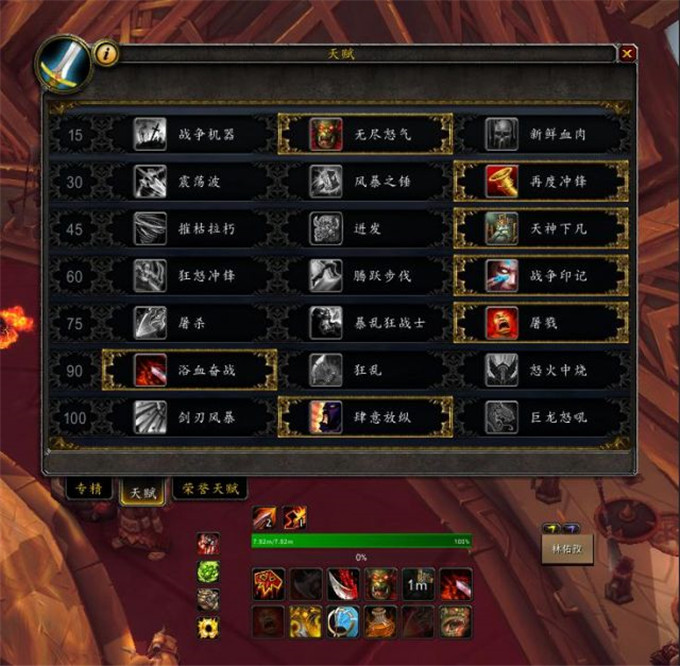The image size is (680, 666).
Task: Click the info button beside the sword emblem
Action: coord(108,54)
